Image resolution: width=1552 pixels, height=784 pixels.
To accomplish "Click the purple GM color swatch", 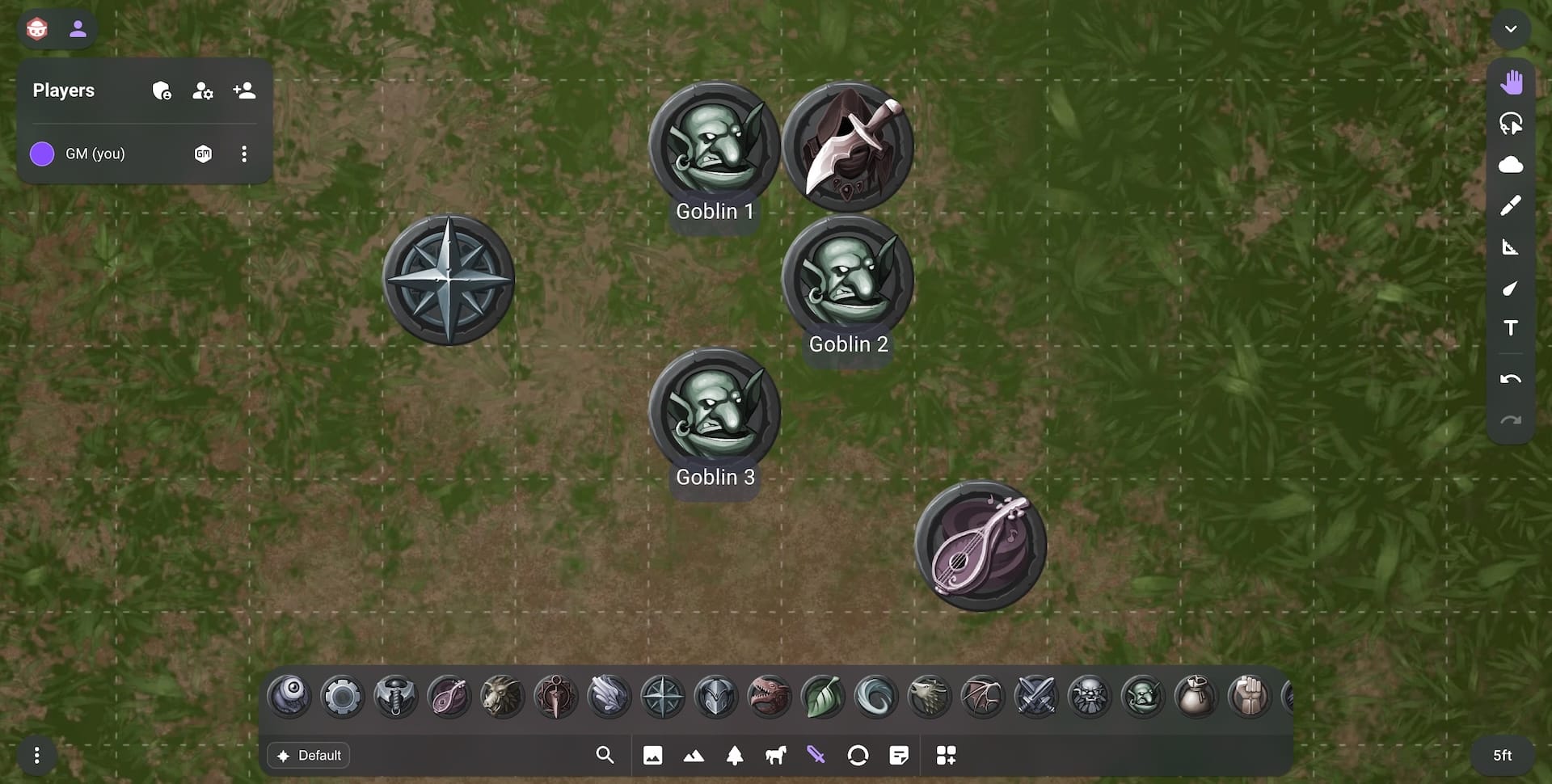I will point(42,154).
